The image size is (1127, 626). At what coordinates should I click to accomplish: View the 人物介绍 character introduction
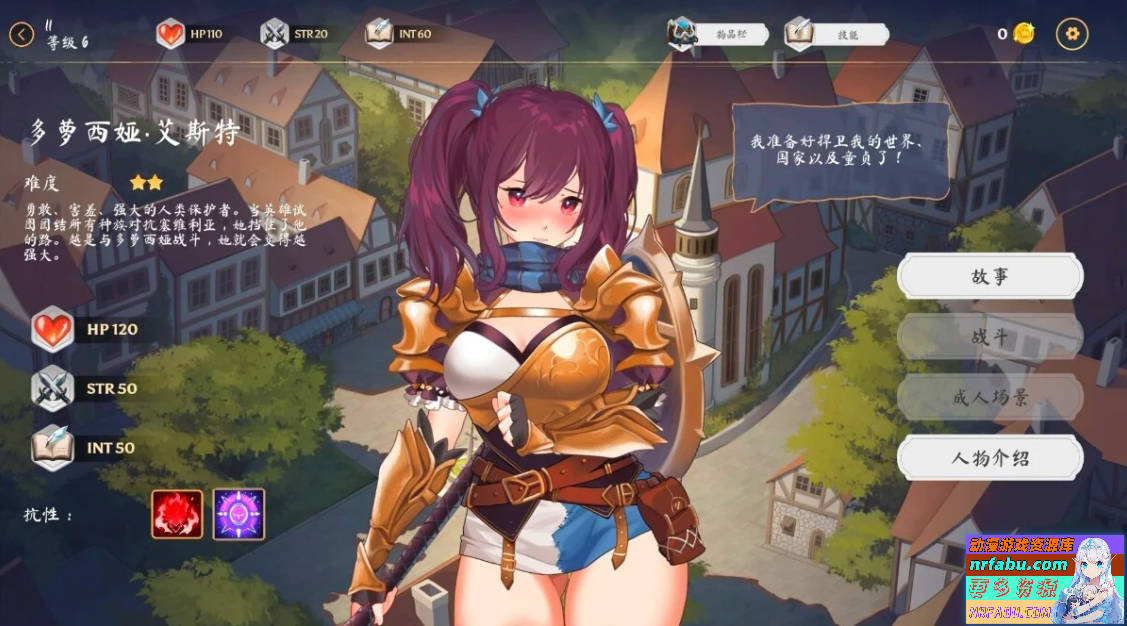click(989, 458)
